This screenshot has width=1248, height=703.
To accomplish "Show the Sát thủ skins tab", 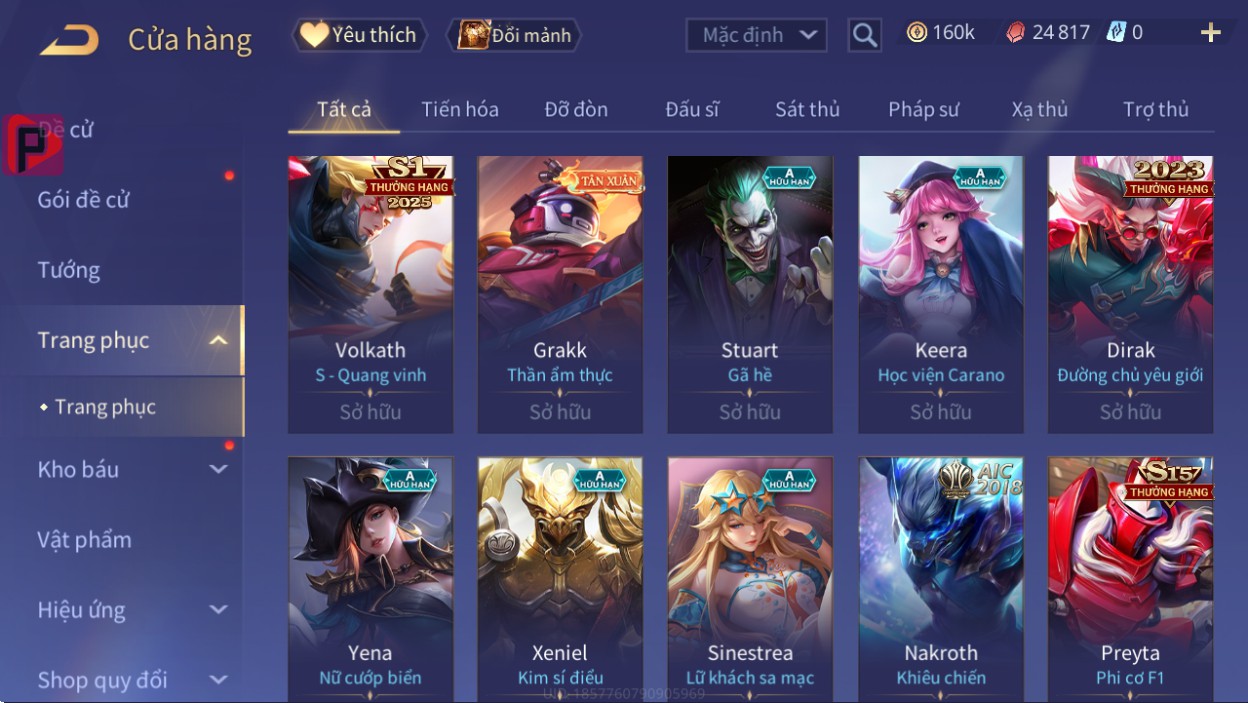I will tap(807, 109).
